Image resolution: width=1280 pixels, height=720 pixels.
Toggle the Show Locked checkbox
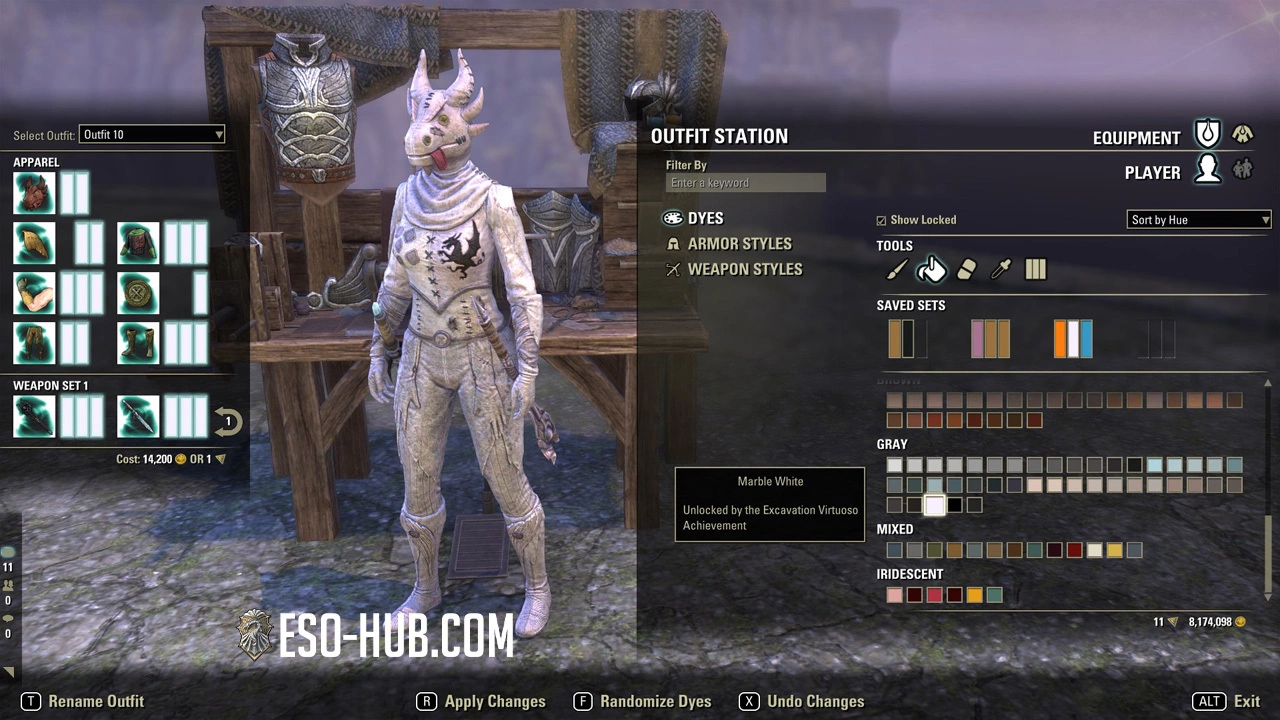[x=881, y=220]
